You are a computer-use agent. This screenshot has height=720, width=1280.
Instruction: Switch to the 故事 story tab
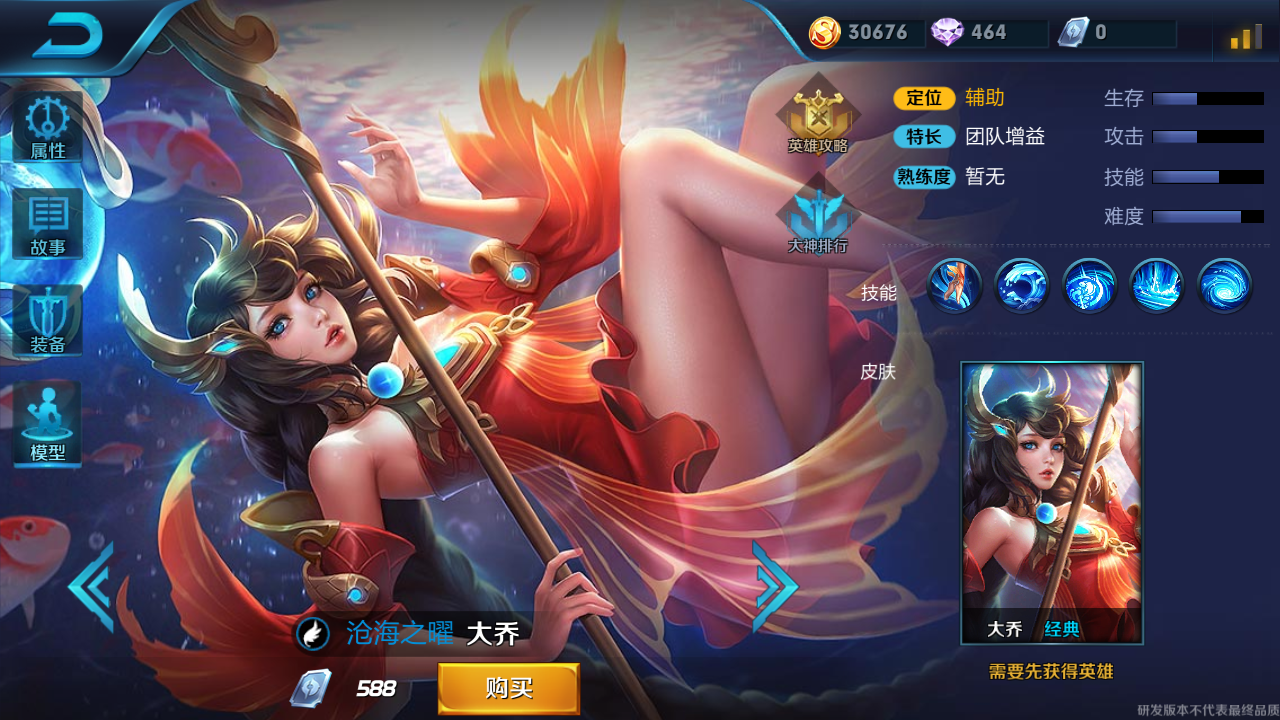pyautogui.click(x=47, y=225)
